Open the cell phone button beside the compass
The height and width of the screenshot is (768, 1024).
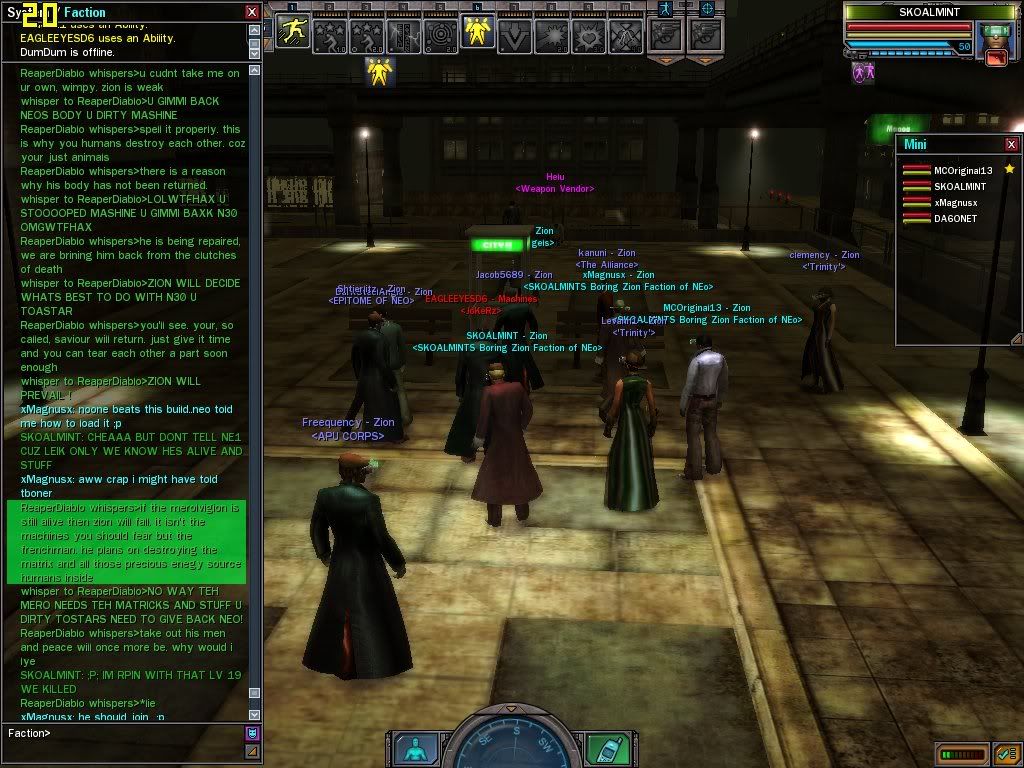click(x=605, y=748)
